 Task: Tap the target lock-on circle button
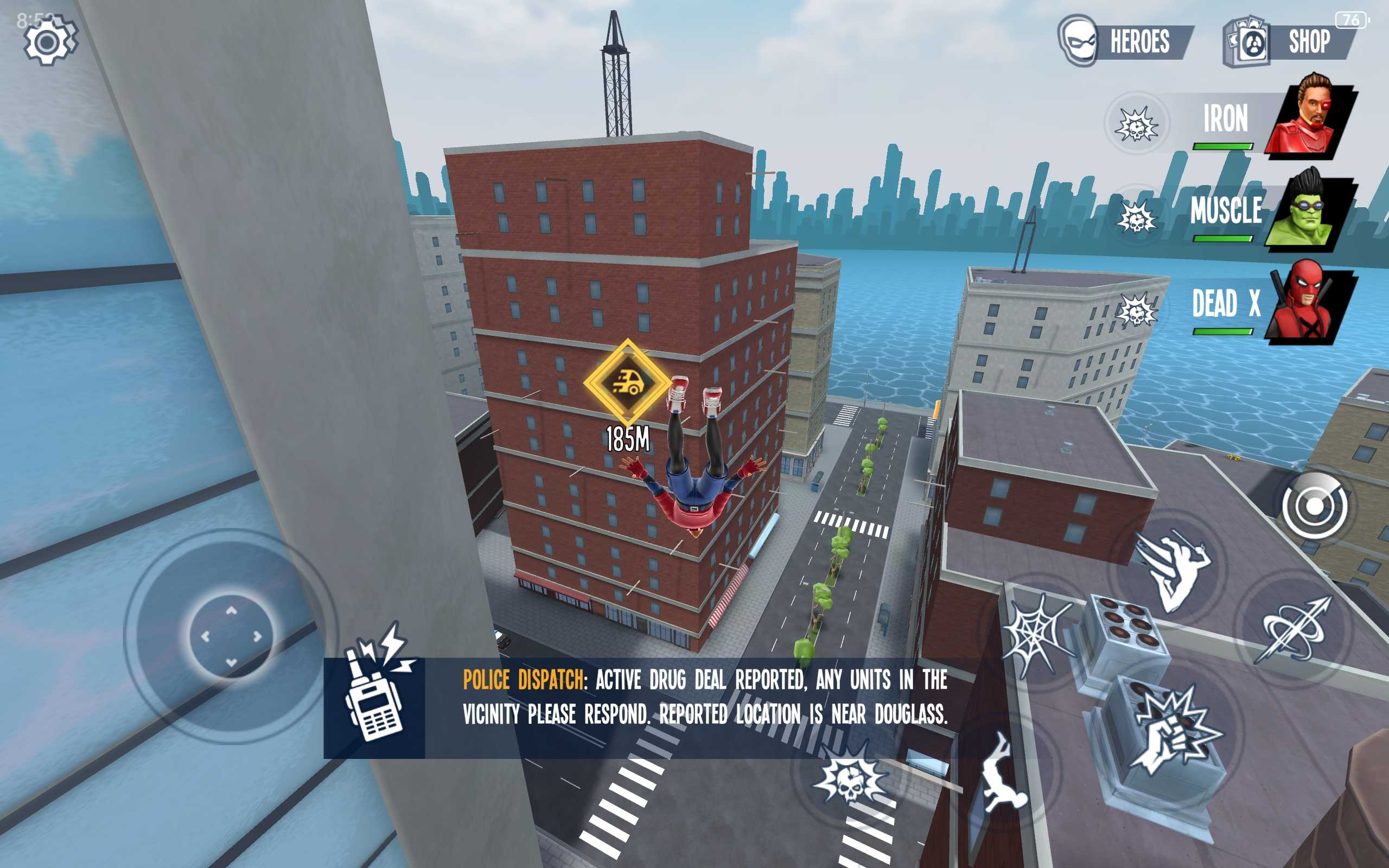(1314, 506)
